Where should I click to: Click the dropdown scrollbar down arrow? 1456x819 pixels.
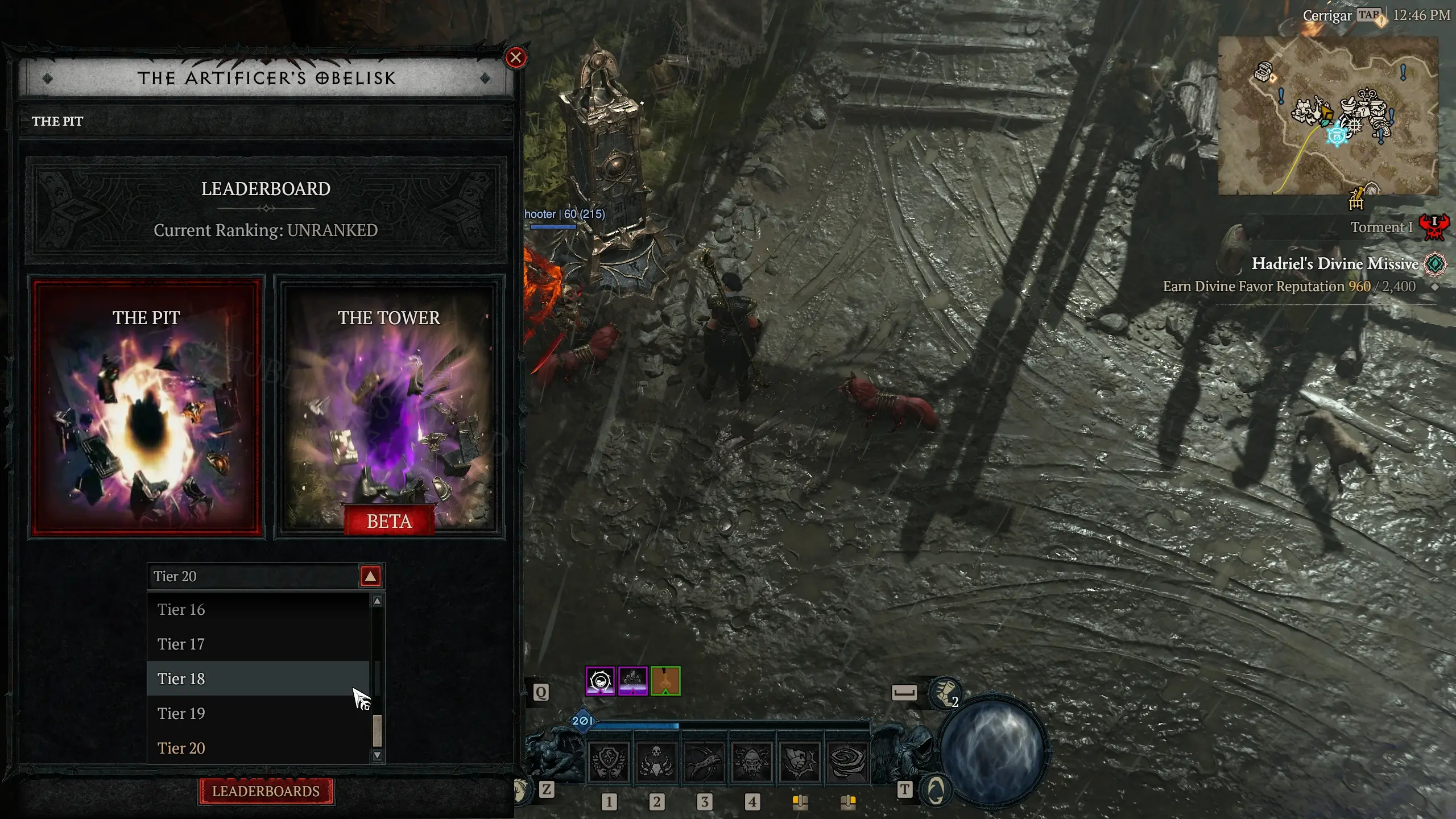pos(377,756)
